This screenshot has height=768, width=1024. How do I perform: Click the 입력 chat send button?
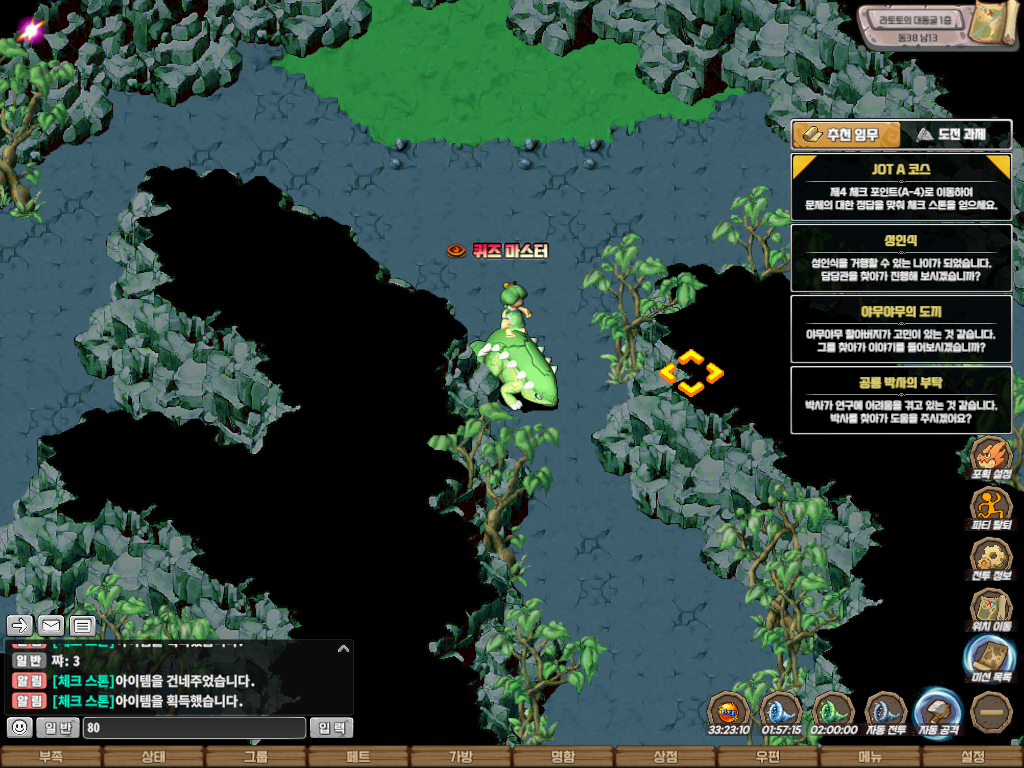click(331, 728)
